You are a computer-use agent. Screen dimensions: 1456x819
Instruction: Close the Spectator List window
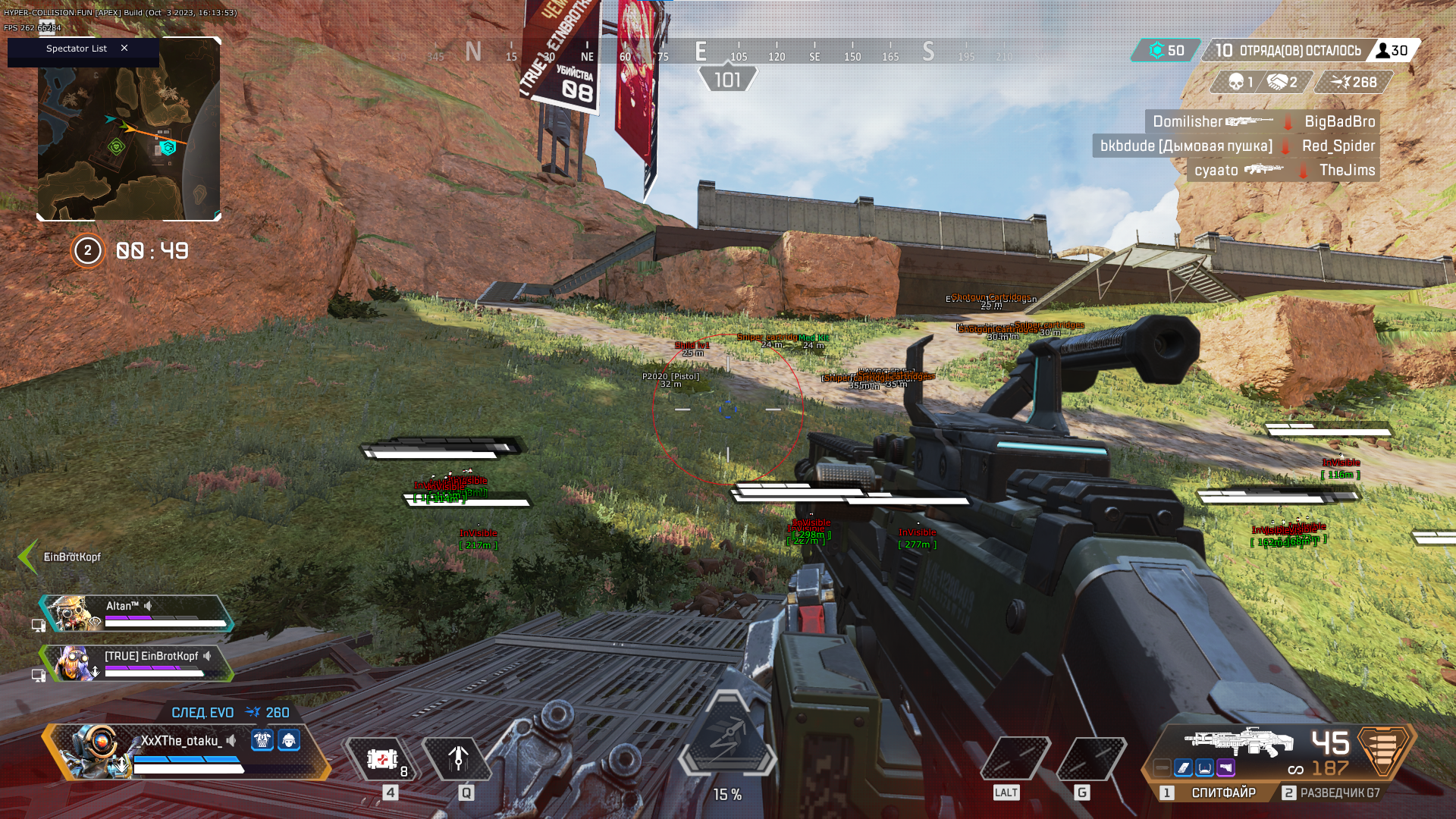[124, 49]
